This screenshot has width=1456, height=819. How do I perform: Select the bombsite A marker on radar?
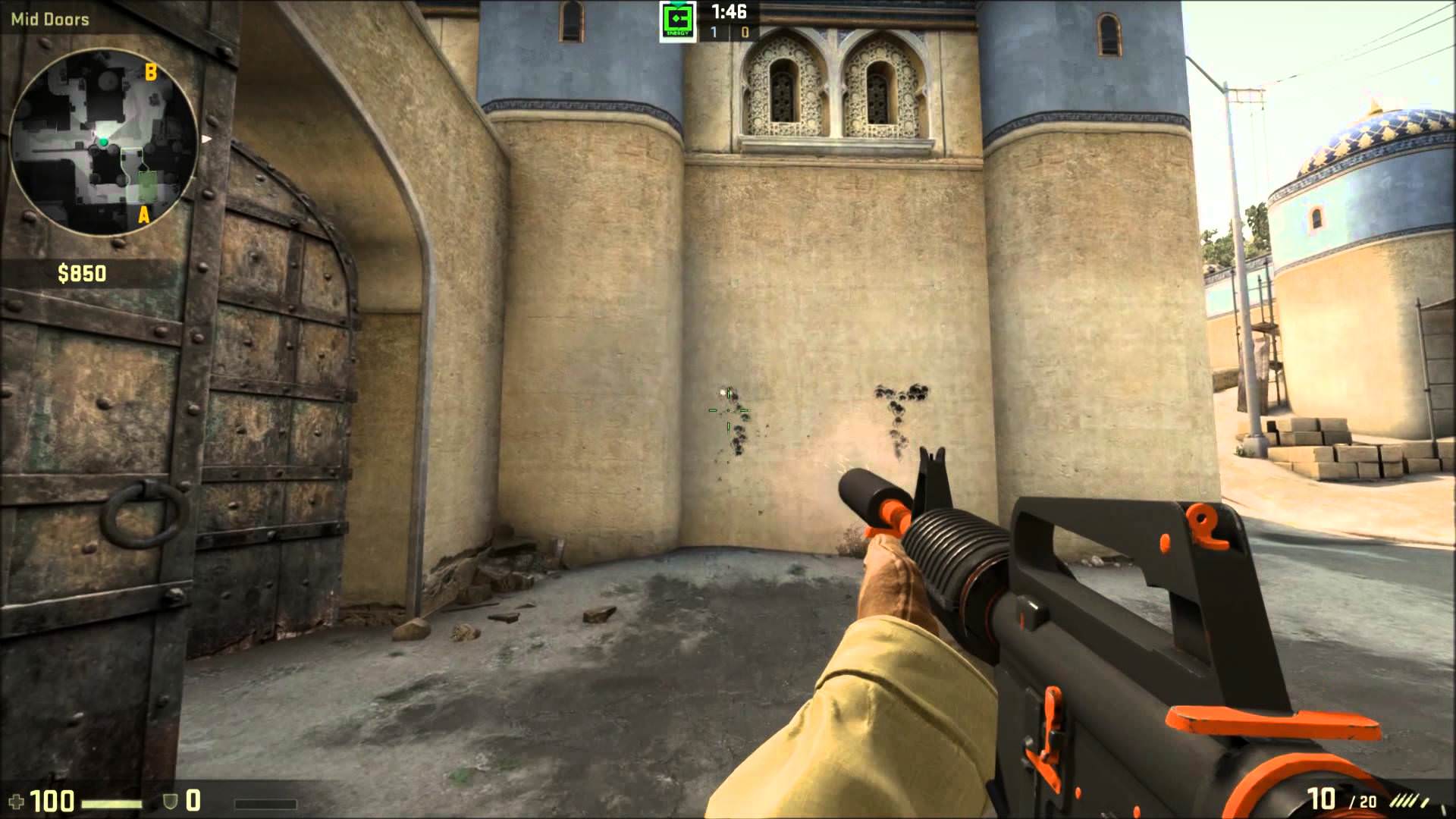[x=143, y=216]
